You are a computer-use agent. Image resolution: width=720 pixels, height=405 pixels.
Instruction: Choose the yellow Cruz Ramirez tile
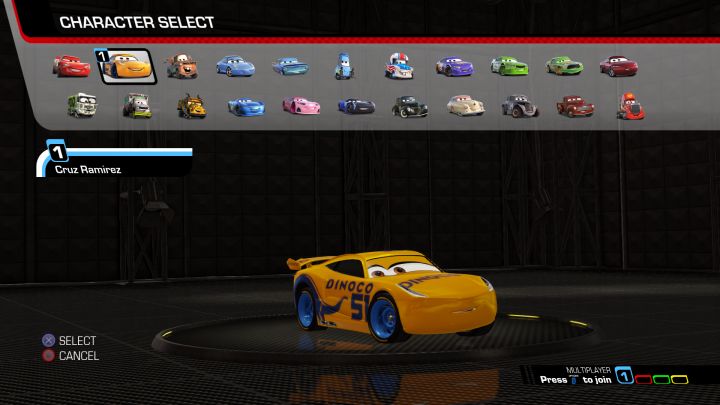pyautogui.click(x=125, y=66)
